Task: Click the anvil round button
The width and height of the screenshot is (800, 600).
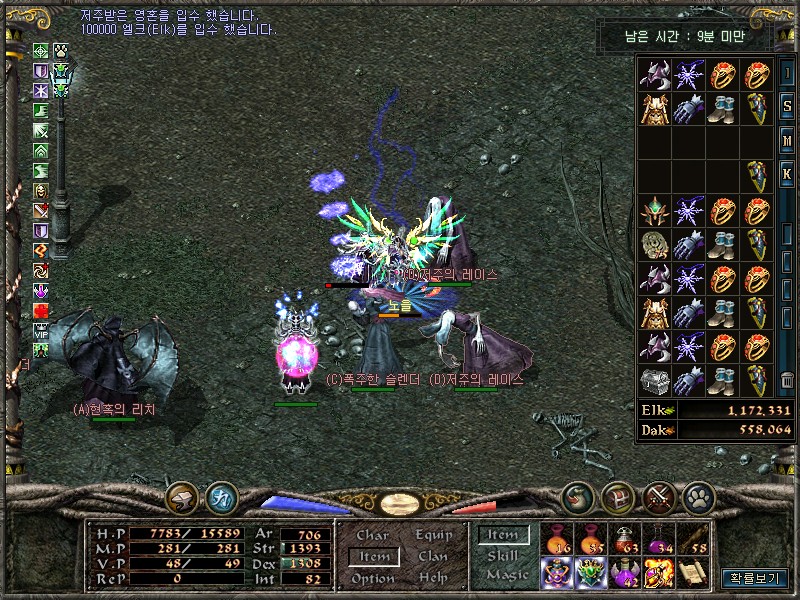Action: pyautogui.click(x=182, y=496)
